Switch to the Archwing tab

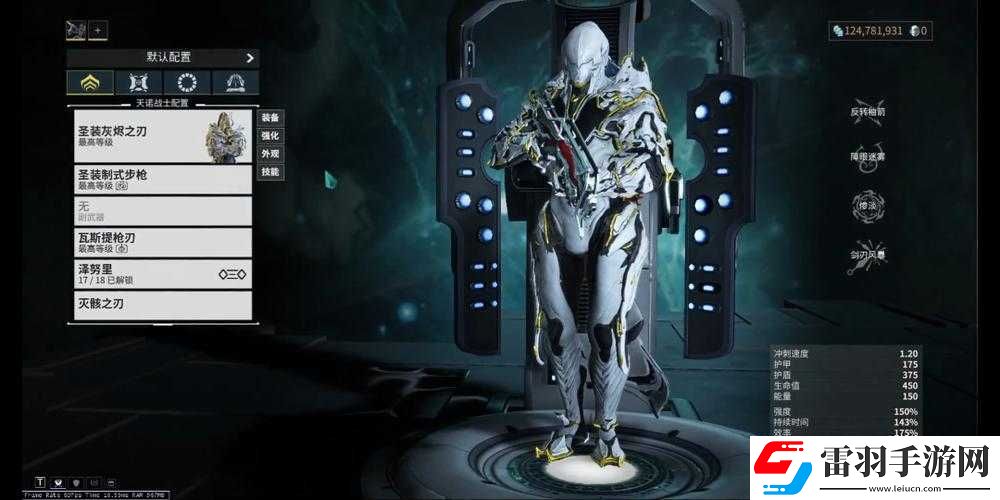235,83
